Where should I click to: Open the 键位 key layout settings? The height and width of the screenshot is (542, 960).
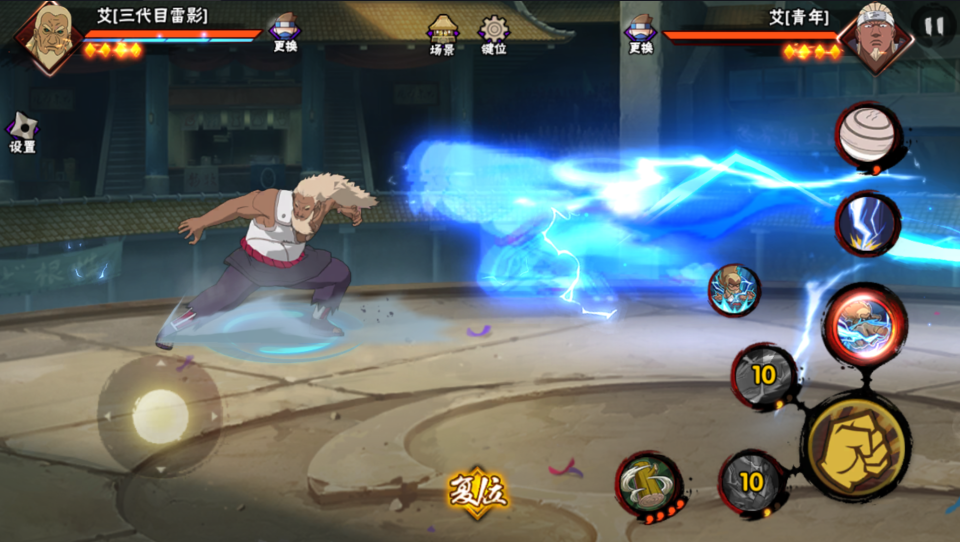[494, 34]
